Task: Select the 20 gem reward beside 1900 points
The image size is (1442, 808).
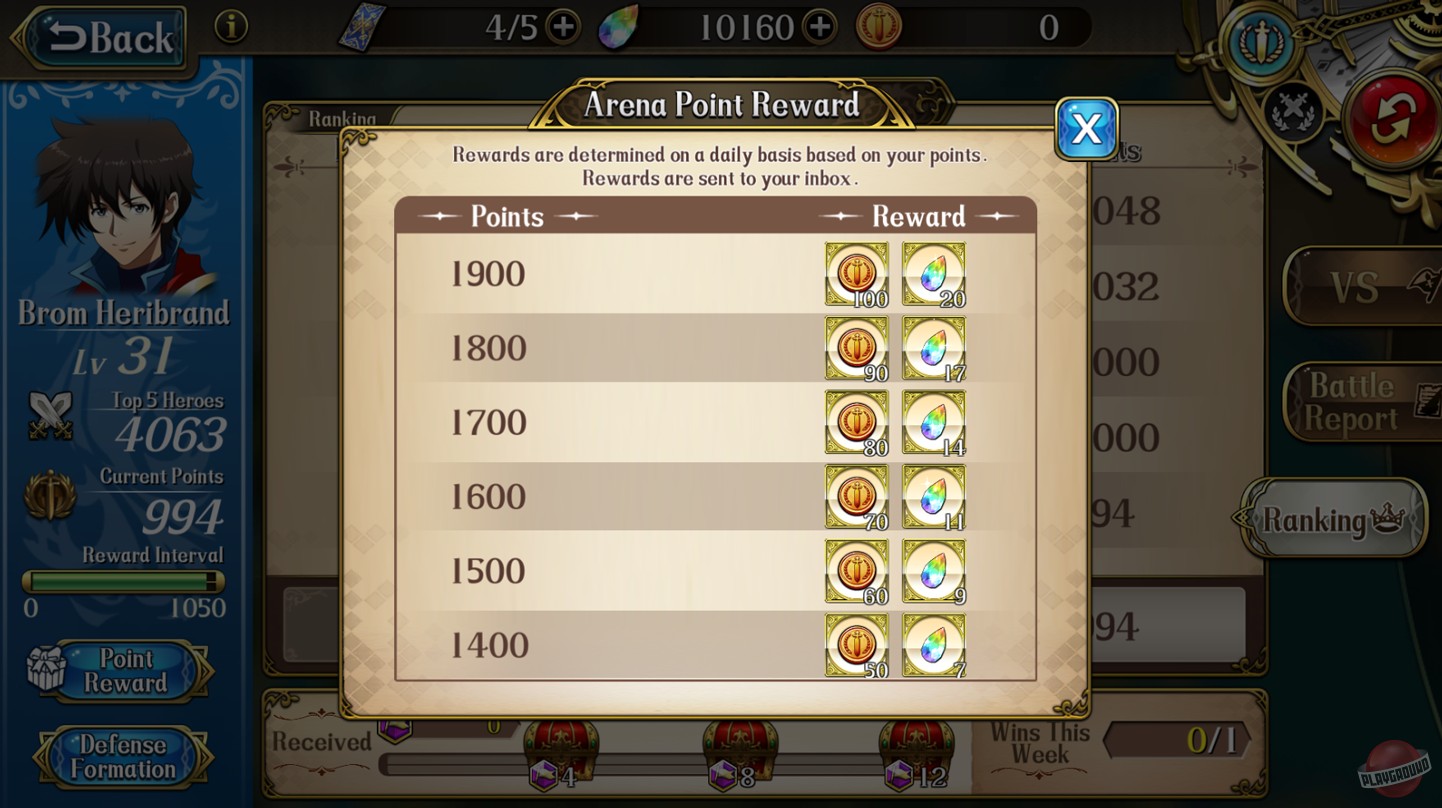Action: (x=932, y=270)
